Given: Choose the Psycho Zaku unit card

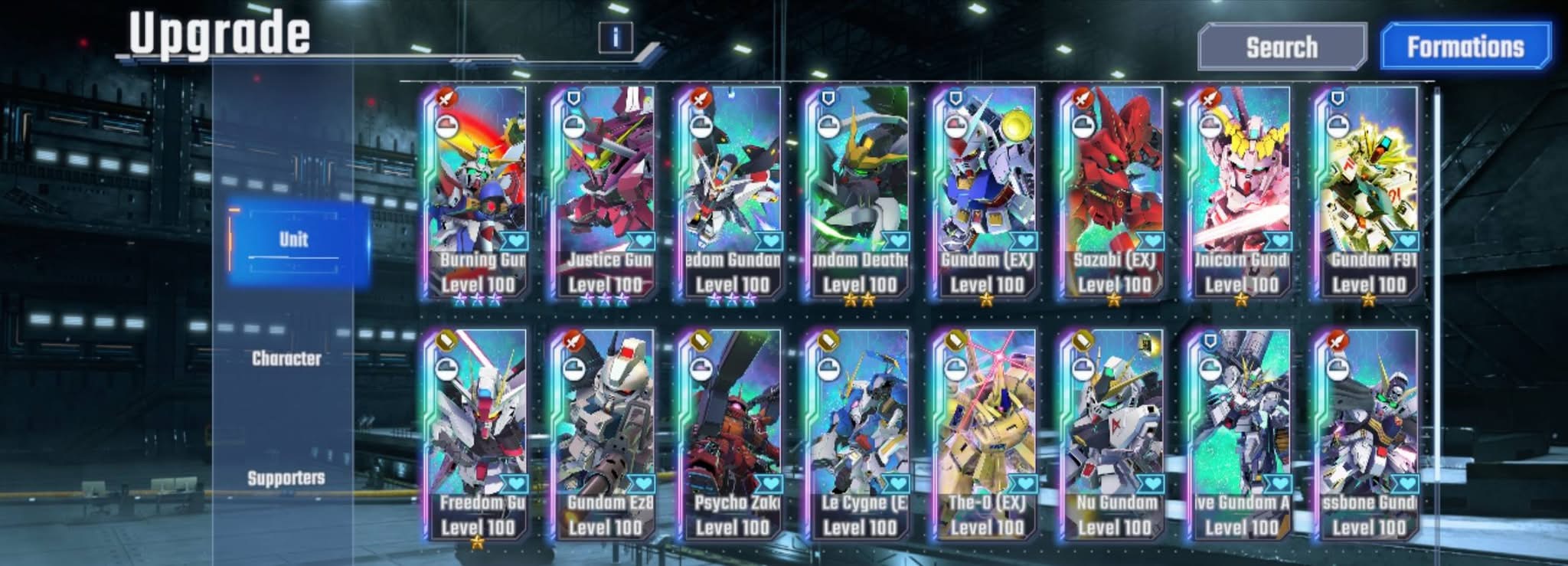Looking at the screenshot, I should coord(732,434).
